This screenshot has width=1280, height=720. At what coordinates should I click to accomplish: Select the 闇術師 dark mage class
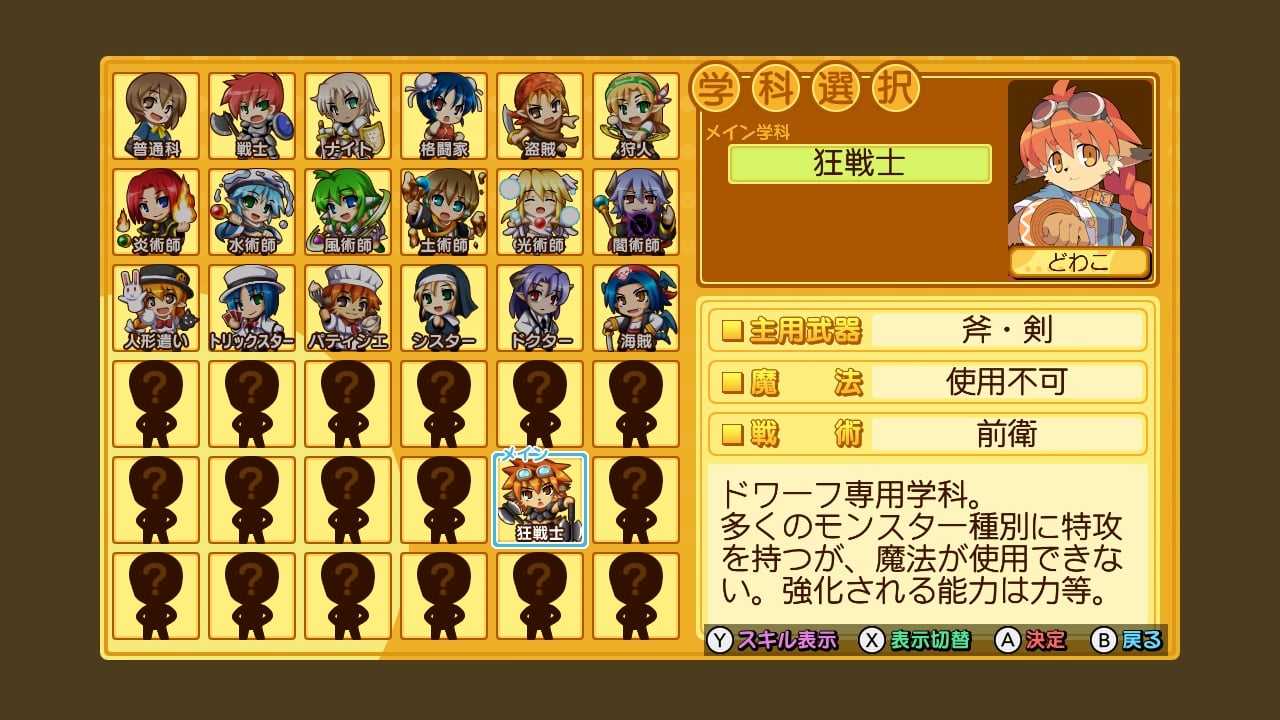coord(636,212)
